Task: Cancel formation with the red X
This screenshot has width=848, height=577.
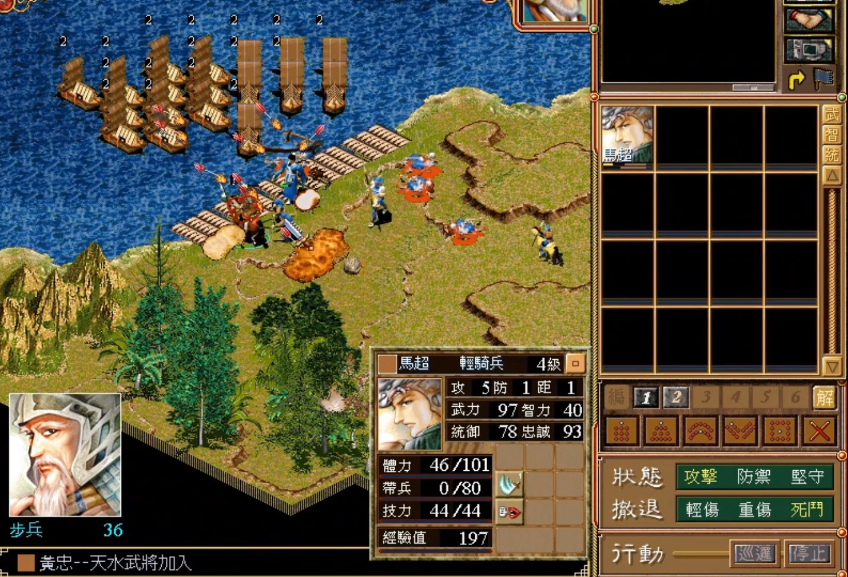Action: (x=820, y=431)
